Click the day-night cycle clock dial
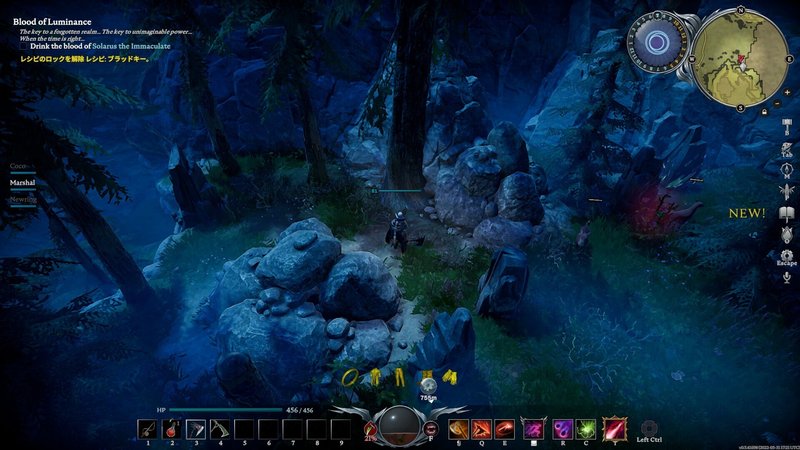 657,43
